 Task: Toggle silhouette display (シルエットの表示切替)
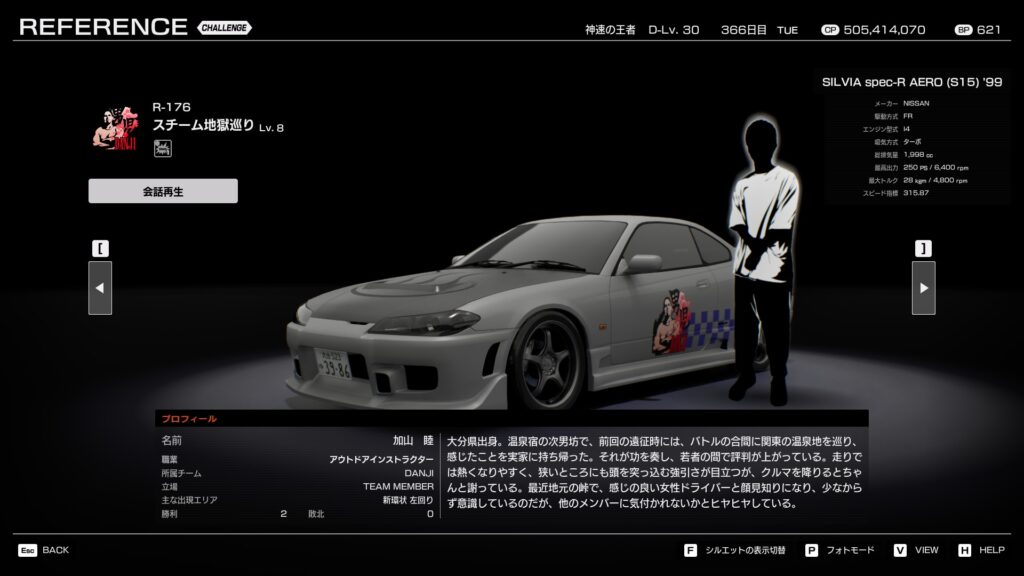click(x=736, y=550)
